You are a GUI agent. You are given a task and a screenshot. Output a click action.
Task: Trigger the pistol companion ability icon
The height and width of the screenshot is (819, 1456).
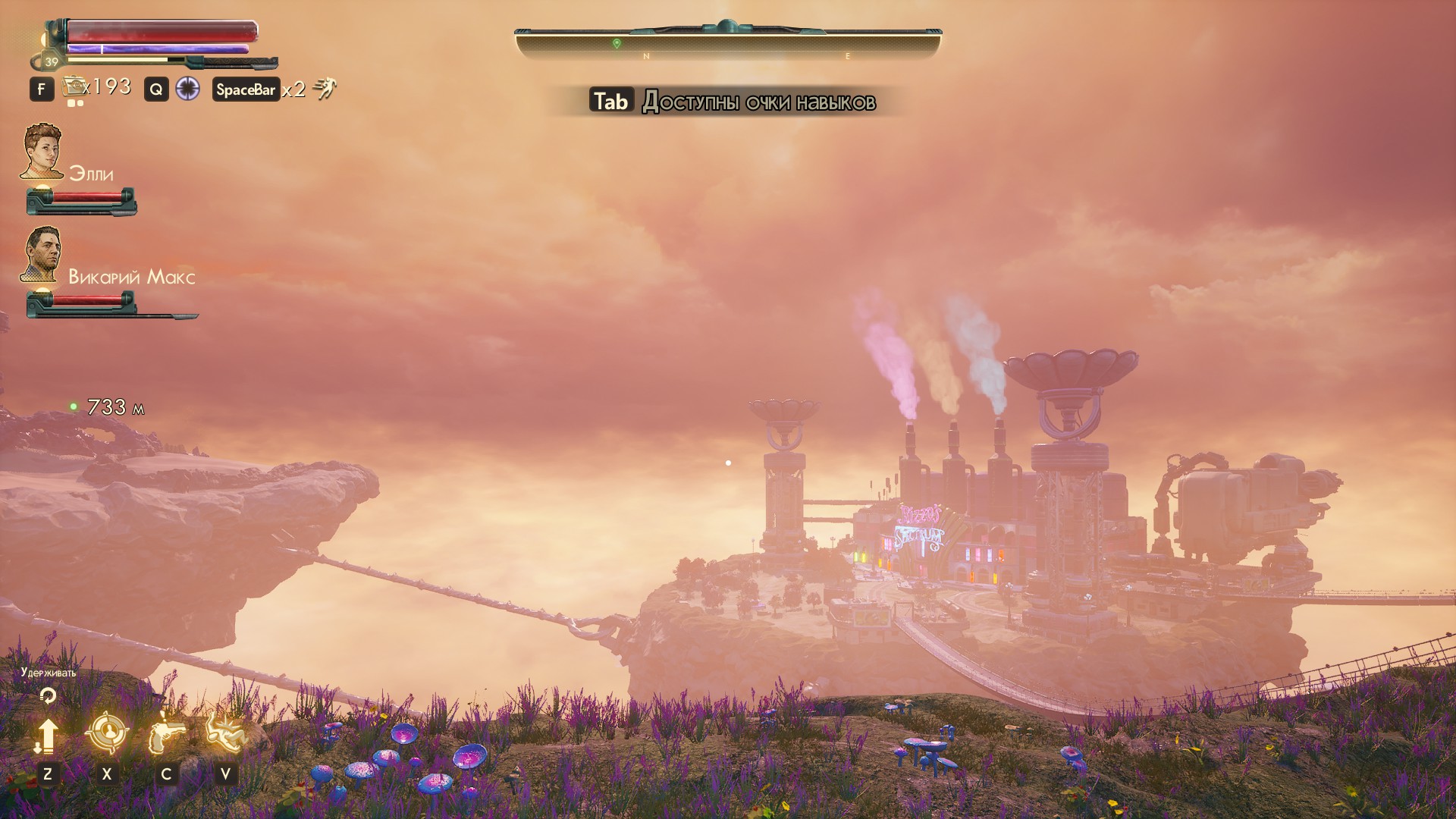click(x=166, y=734)
